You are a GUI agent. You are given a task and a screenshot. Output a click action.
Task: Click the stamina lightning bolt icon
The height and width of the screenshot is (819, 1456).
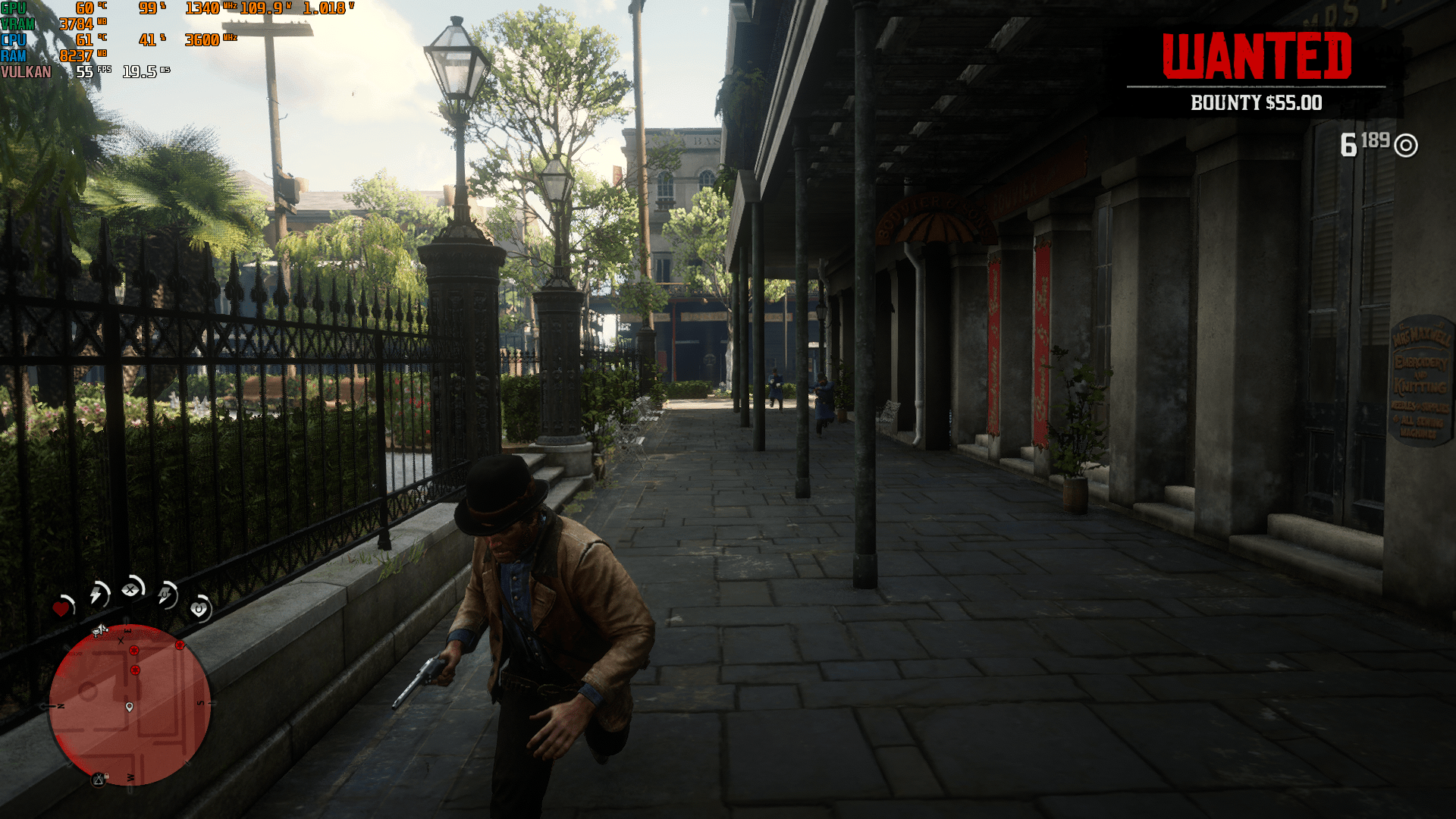tap(96, 594)
